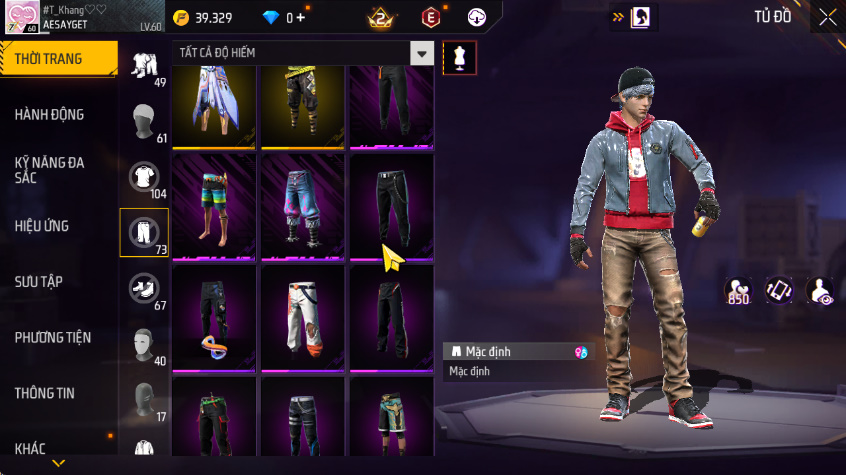Choose the shoes category with 67 items
The width and height of the screenshot is (846, 475).
pos(144,289)
